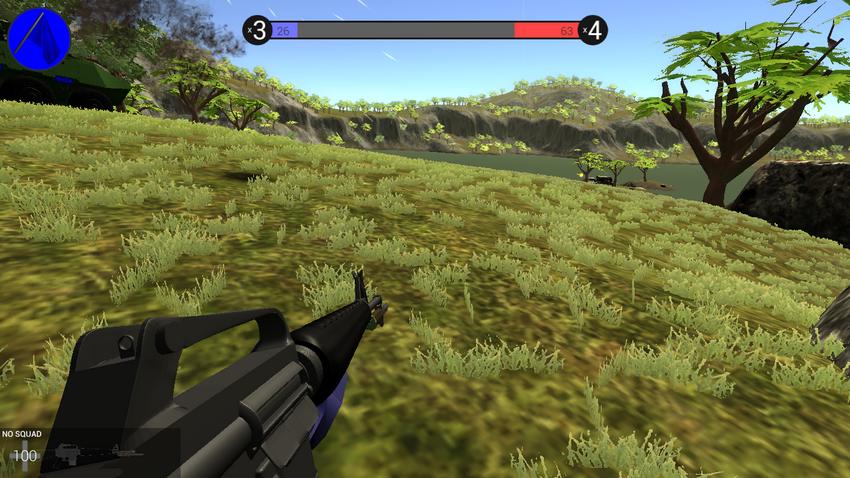Click the blue circular minimap
Screen dimensions: 850x478
39,38
